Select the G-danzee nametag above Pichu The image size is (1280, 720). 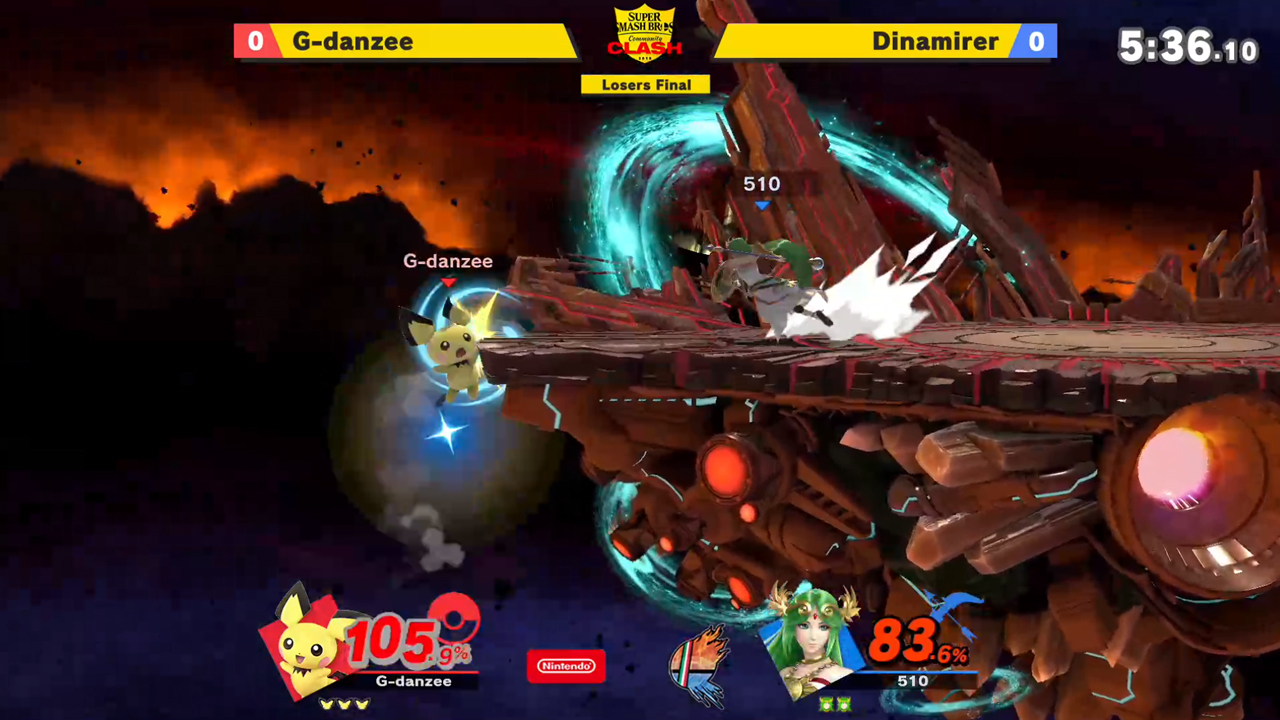click(x=448, y=261)
